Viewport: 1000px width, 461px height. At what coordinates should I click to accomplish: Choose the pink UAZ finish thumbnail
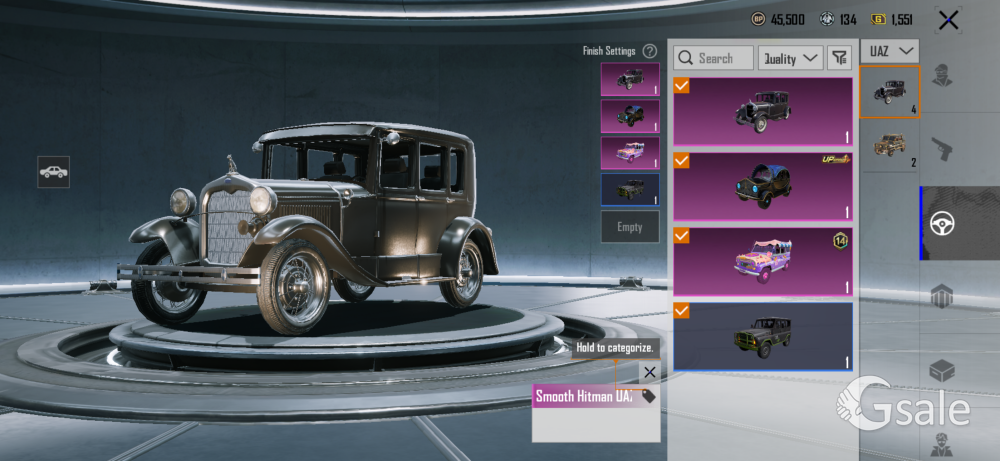[630, 153]
